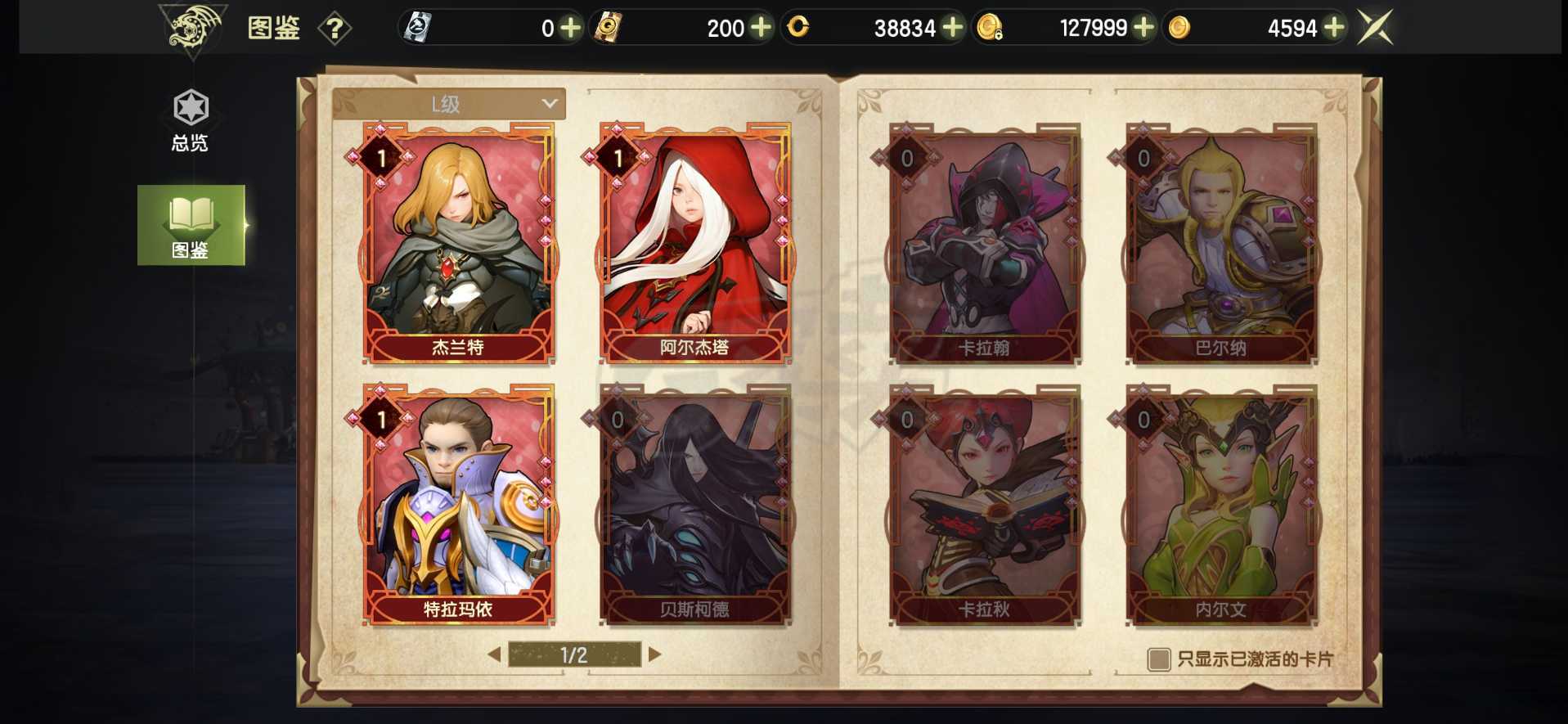Toggle 只显示已激活的卡片 checkbox
The height and width of the screenshot is (724, 1568).
click(1158, 659)
